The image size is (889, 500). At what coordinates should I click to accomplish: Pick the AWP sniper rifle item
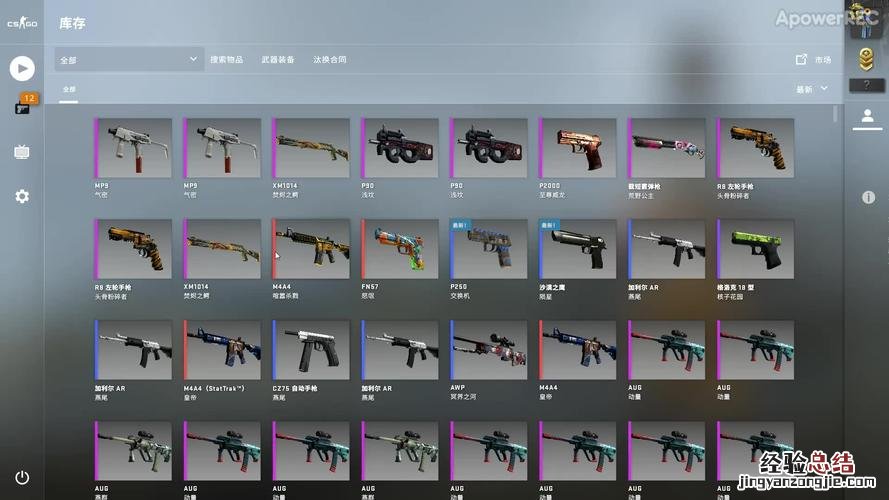tap(489, 350)
